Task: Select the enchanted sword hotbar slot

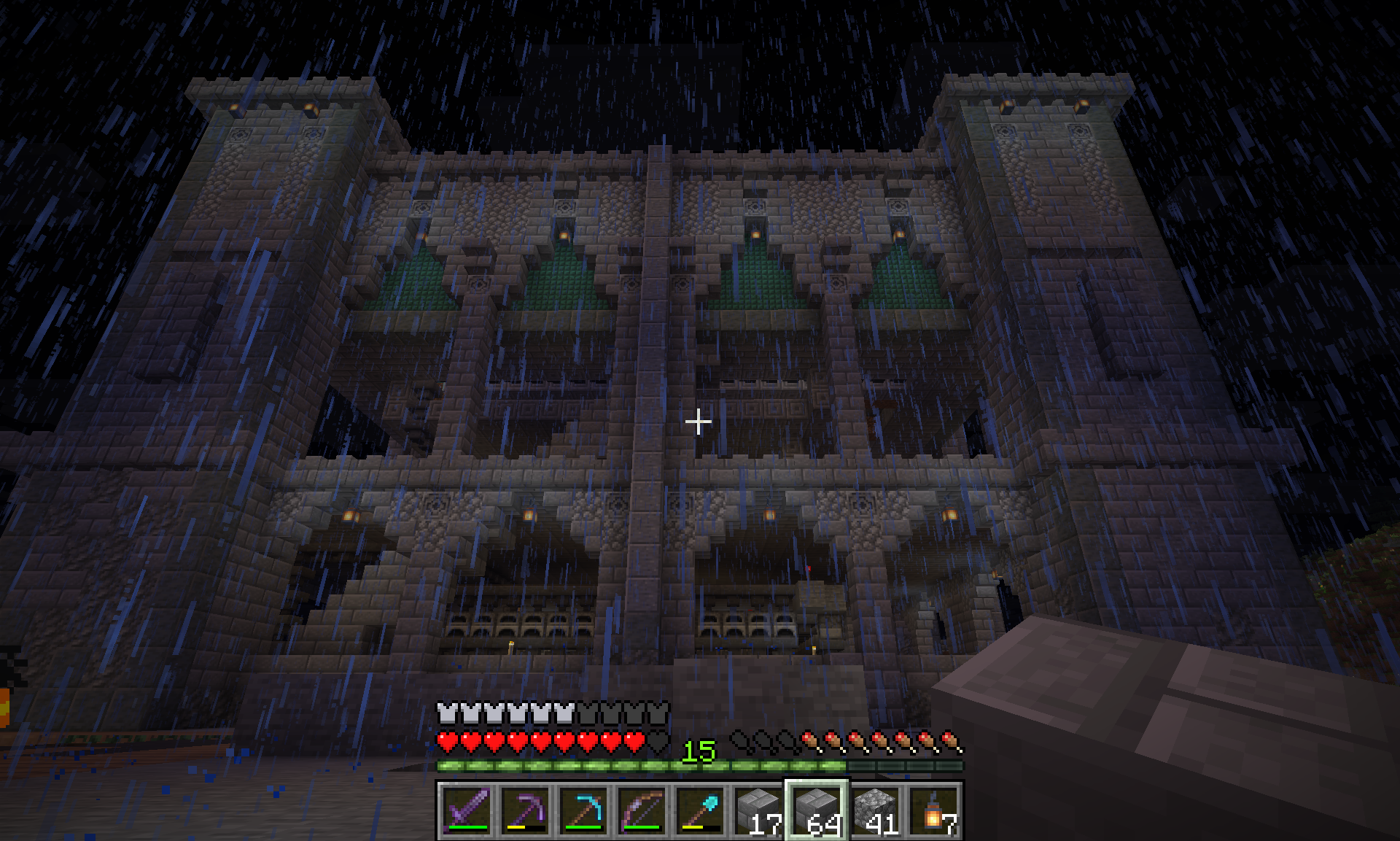Action: 467,810
